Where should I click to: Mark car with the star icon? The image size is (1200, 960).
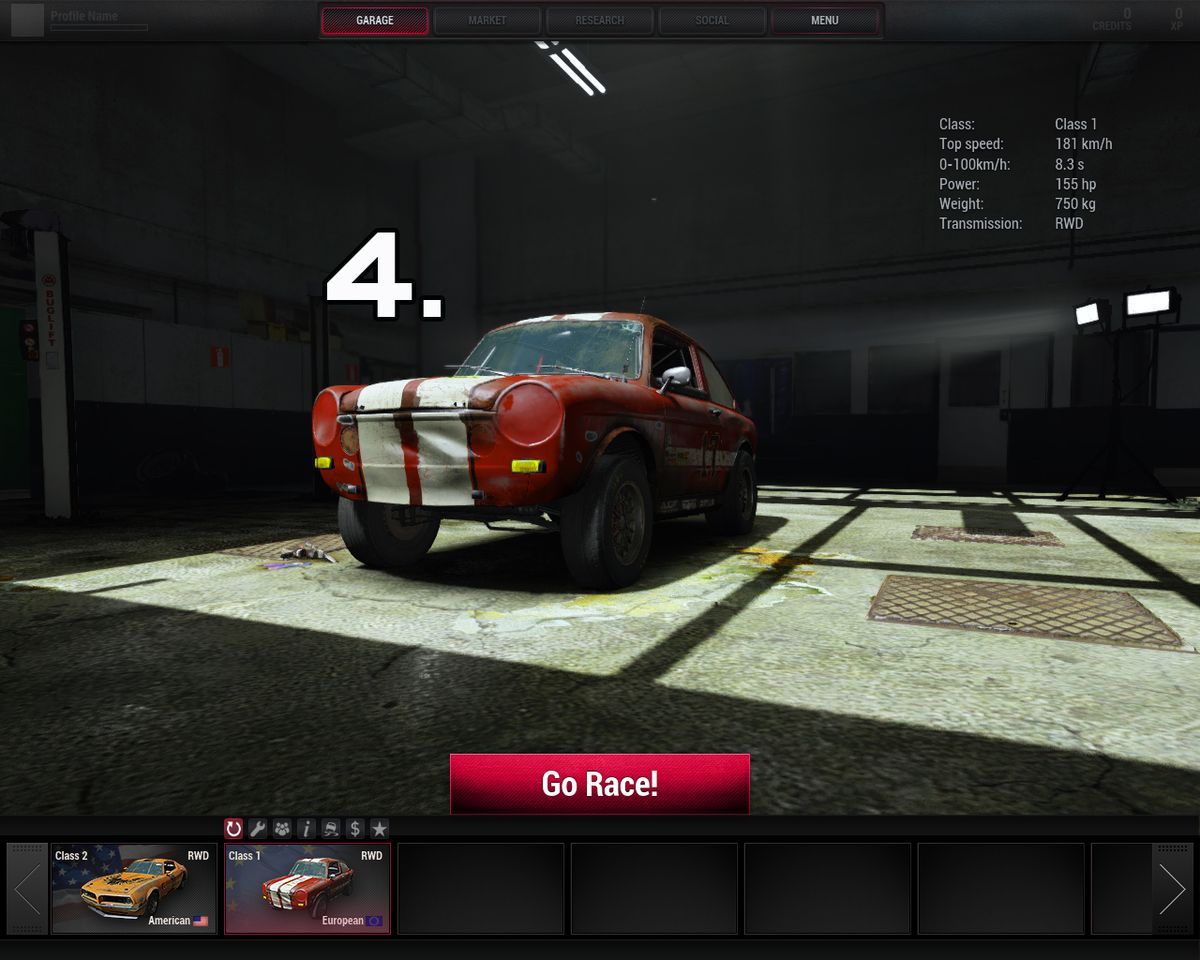click(x=379, y=828)
